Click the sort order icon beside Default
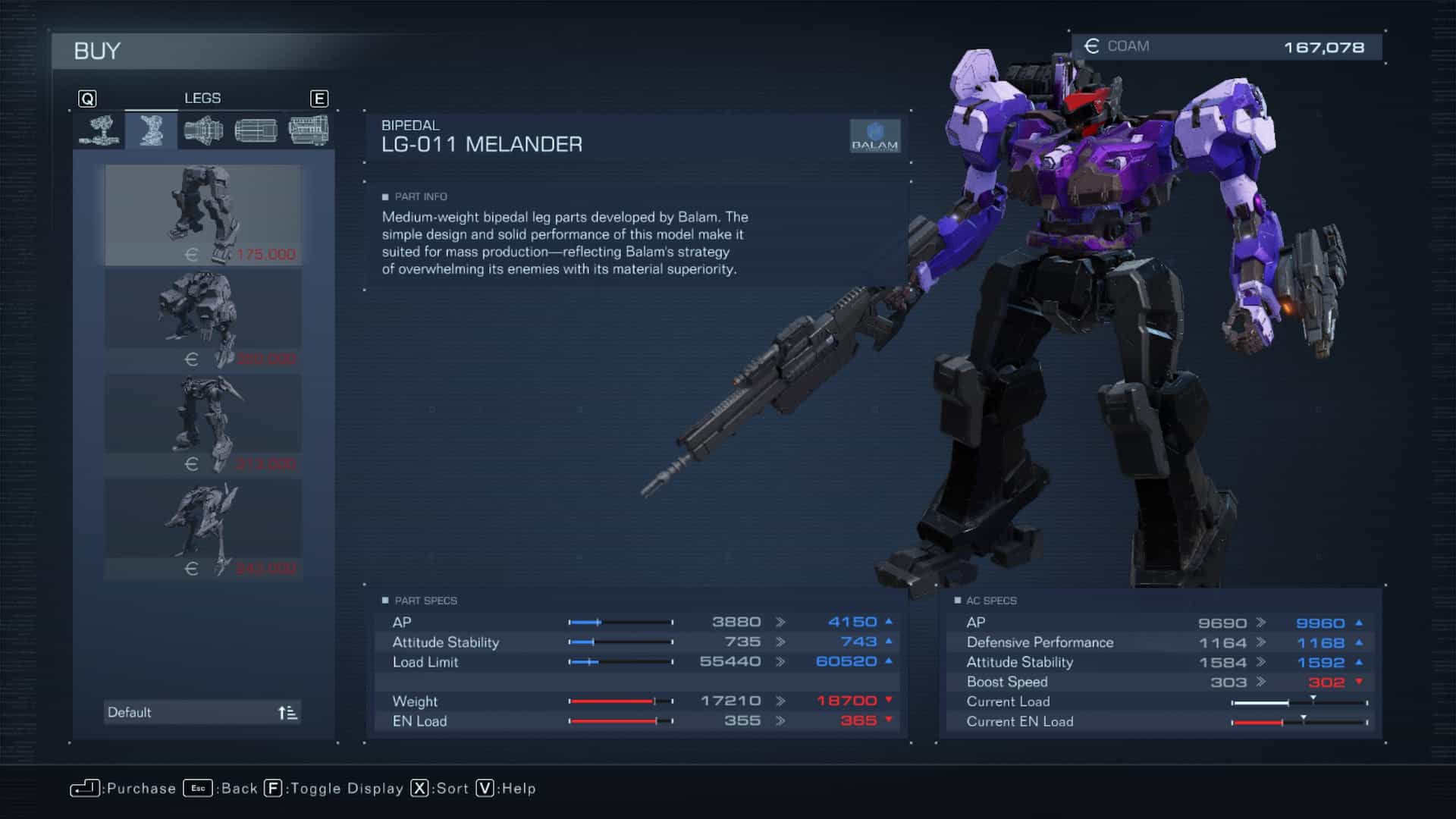1456x819 pixels. [x=287, y=712]
